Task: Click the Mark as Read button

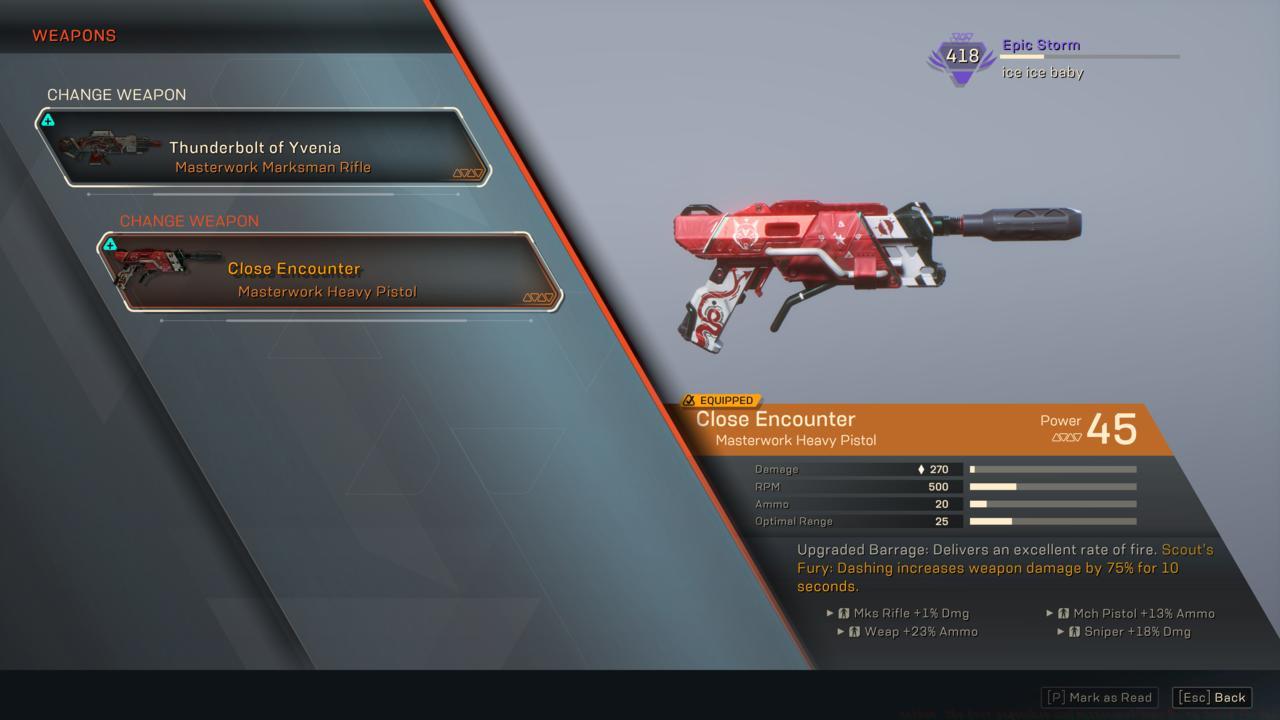Action: click(1099, 697)
